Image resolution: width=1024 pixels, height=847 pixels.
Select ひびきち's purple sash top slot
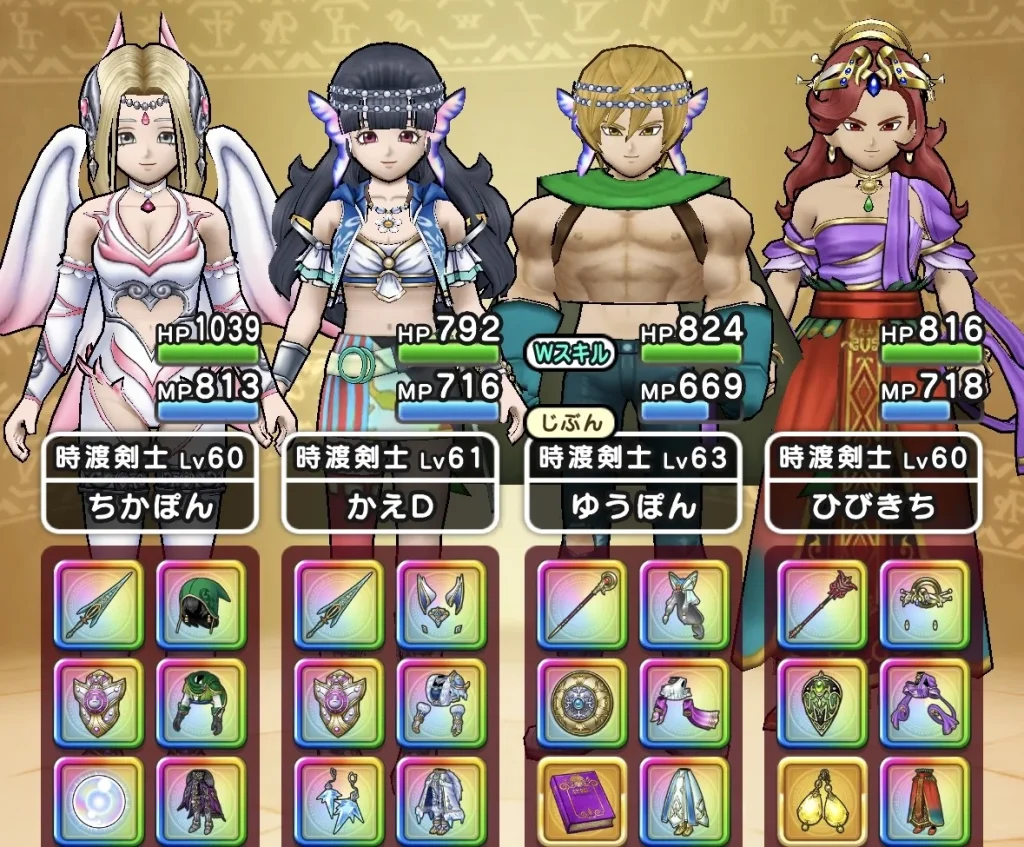(x=924, y=701)
